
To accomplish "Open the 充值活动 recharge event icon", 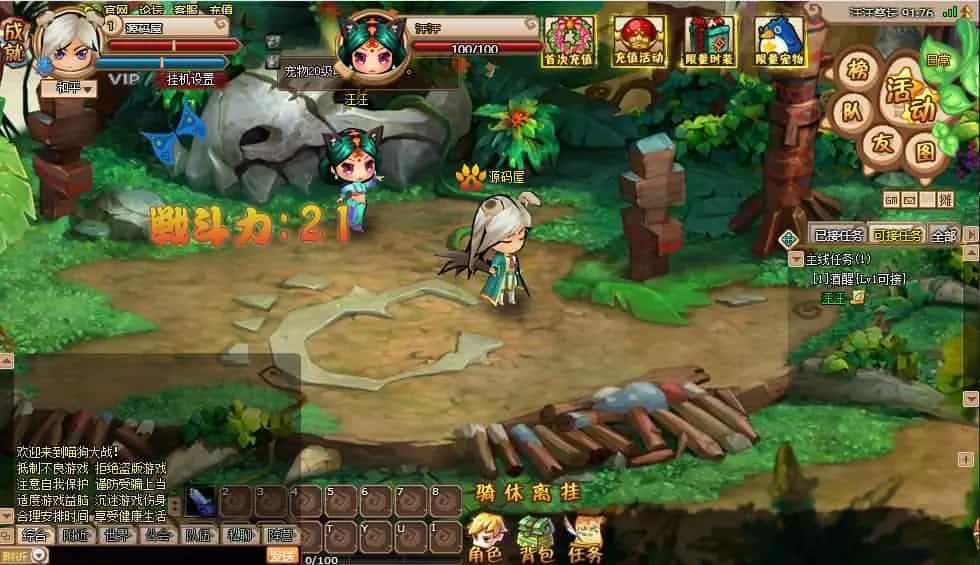I will 639,41.
